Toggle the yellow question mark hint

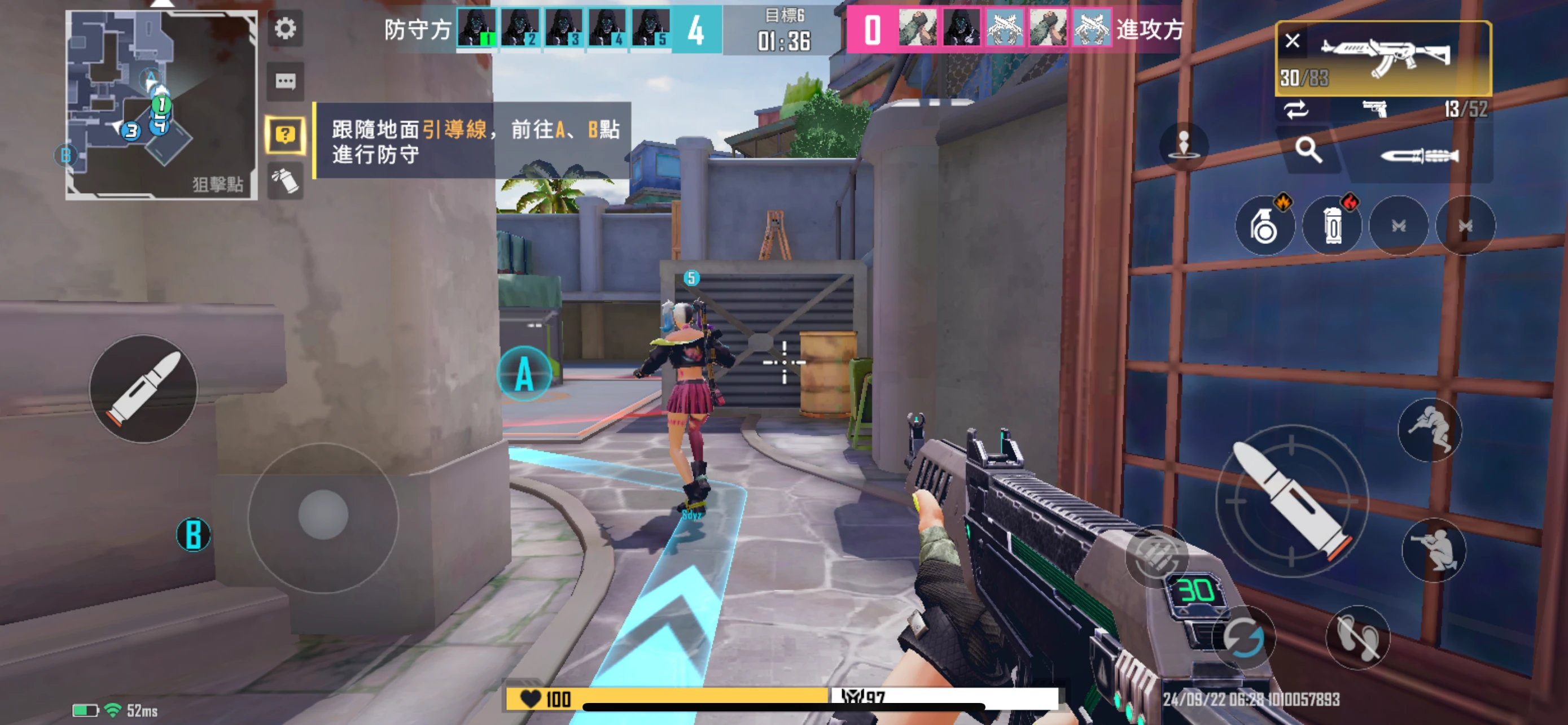click(285, 134)
